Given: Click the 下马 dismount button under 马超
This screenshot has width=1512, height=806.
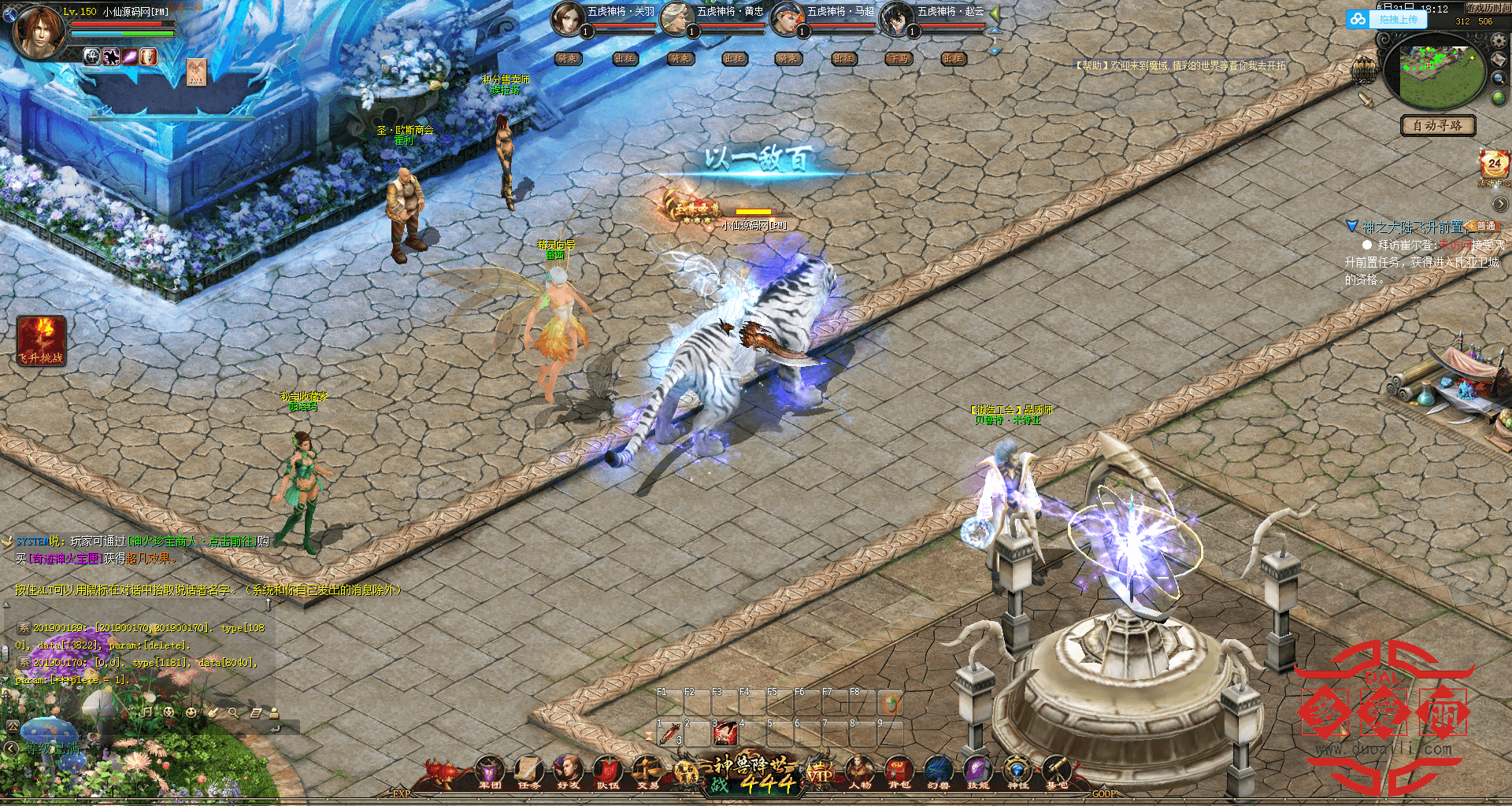Looking at the screenshot, I should (899, 59).
